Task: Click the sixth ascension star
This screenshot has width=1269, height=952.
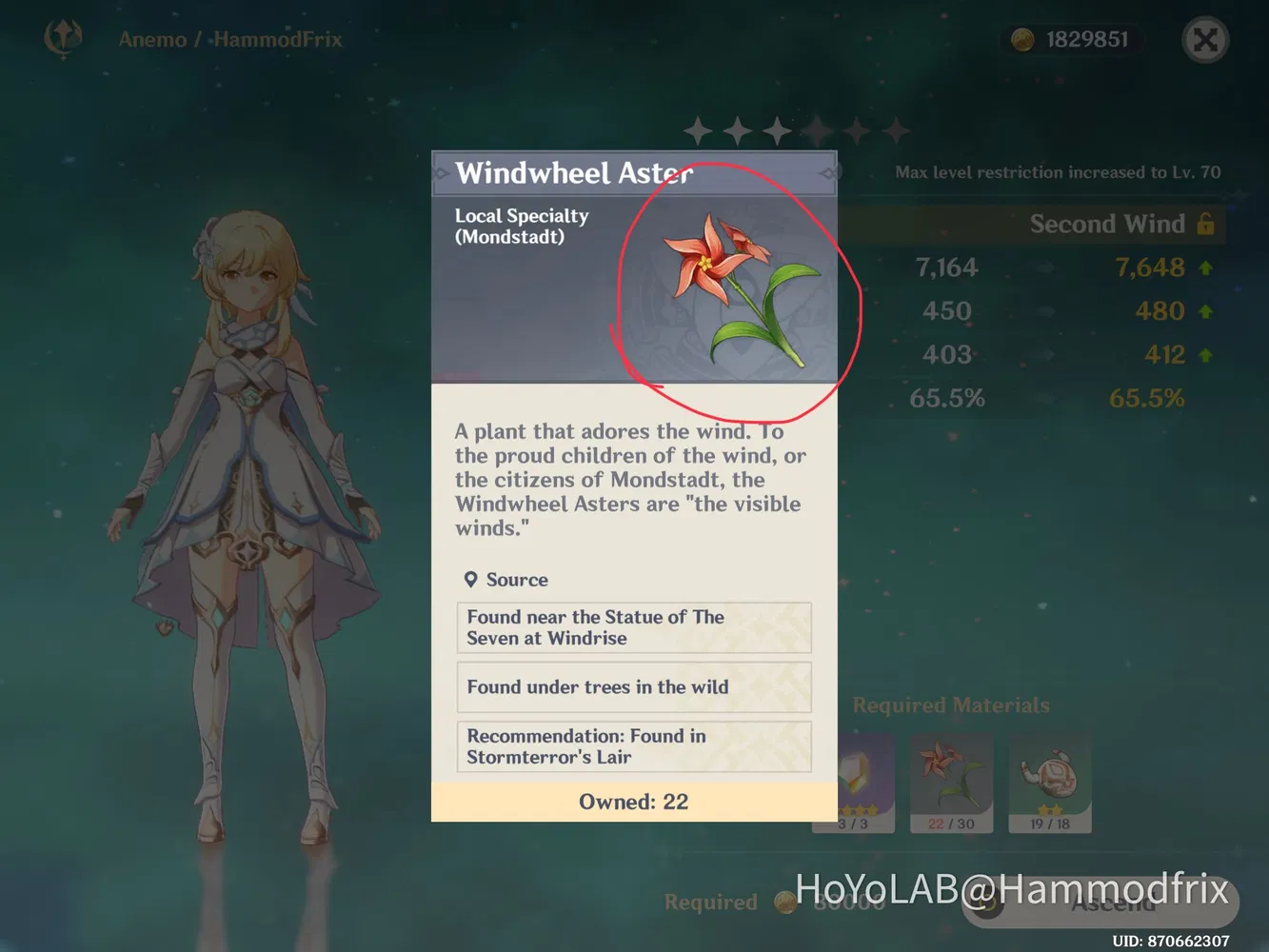Action: [x=896, y=129]
